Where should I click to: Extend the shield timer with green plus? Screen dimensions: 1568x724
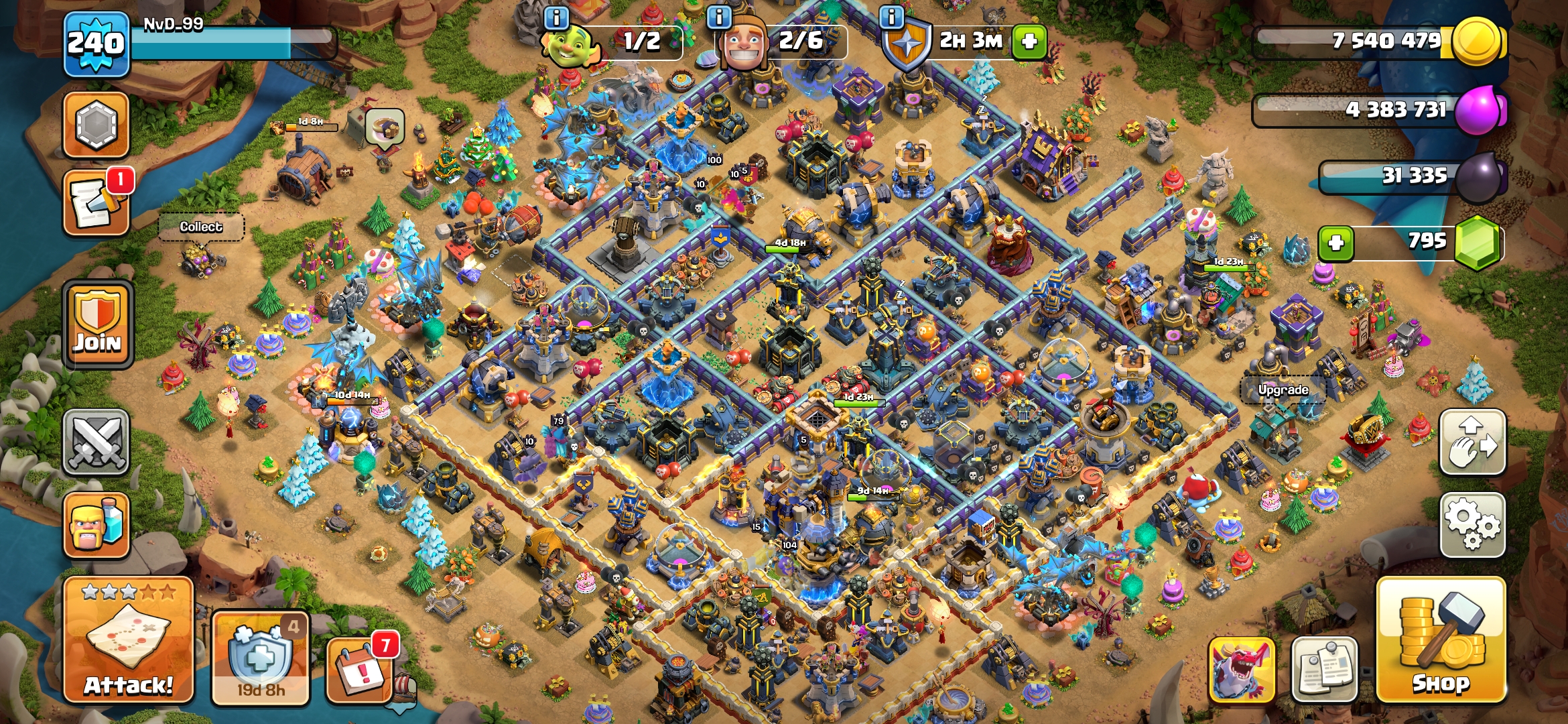tap(1029, 42)
